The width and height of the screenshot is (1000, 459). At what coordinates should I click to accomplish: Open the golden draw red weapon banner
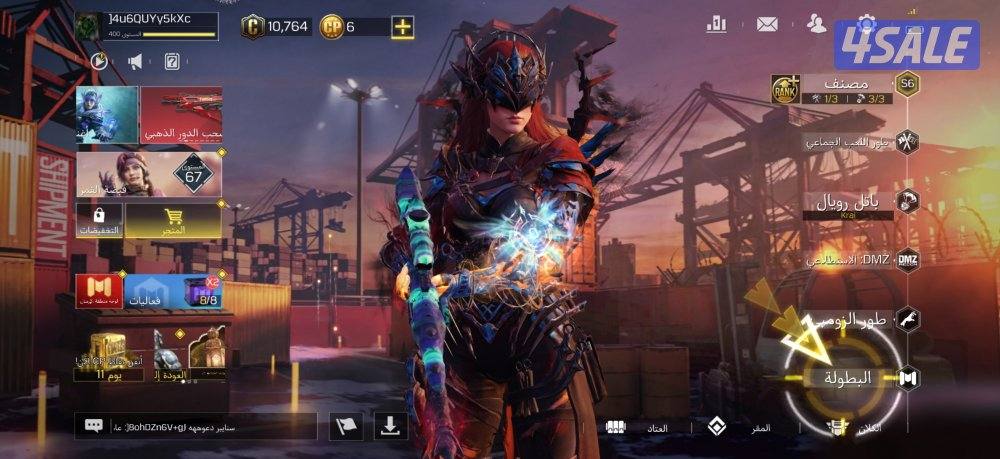pos(181,115)
